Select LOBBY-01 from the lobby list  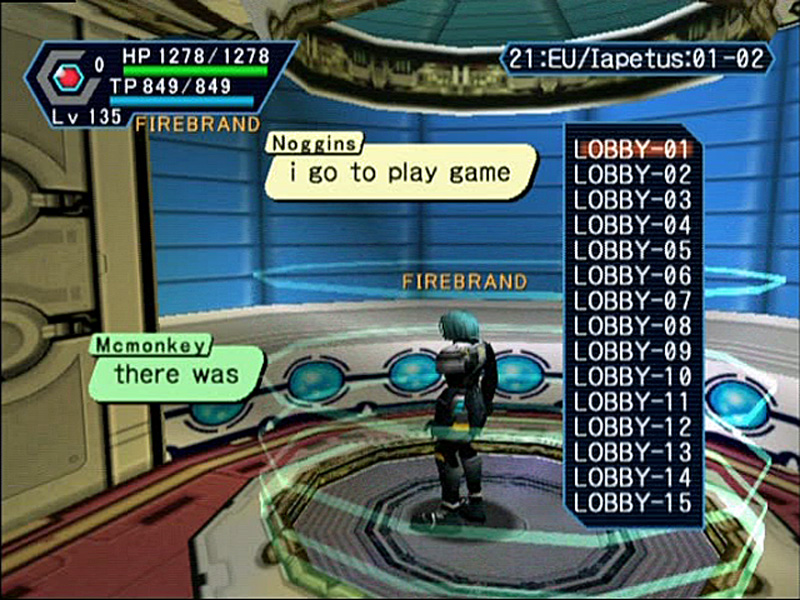pos(632,150)
